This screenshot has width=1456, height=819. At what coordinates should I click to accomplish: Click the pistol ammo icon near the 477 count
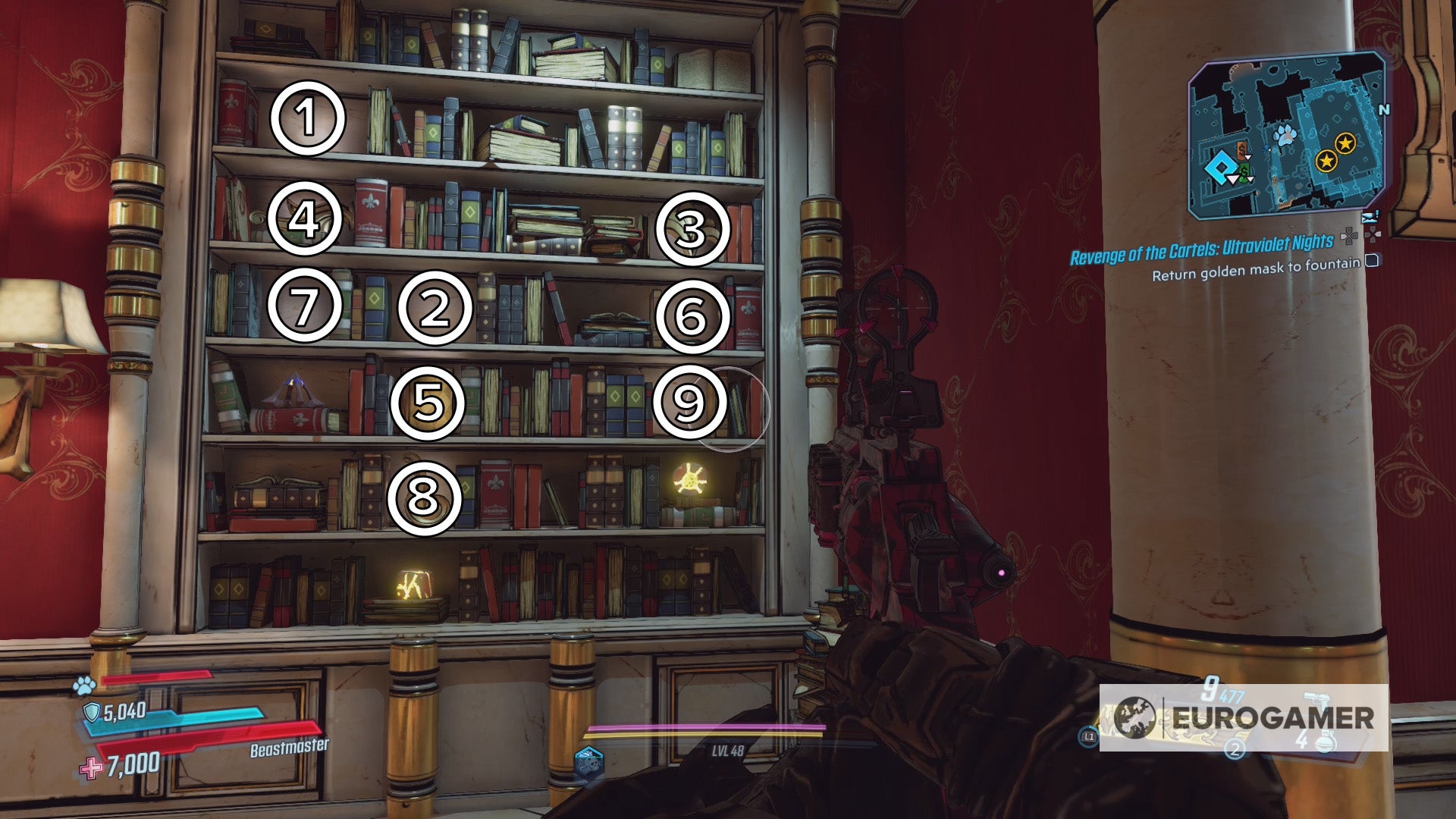[x=1317, y=701]
